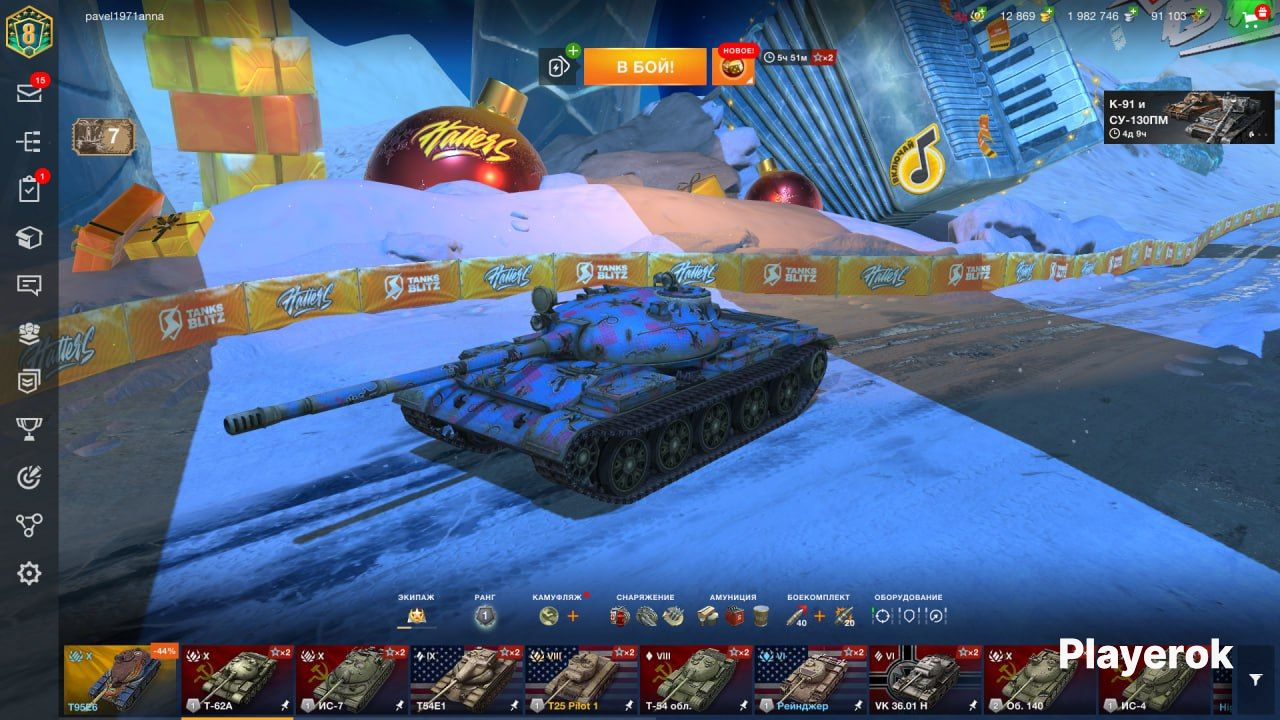
Task: Start a battle with the В БОЙ! button
Action: [644, 67]
